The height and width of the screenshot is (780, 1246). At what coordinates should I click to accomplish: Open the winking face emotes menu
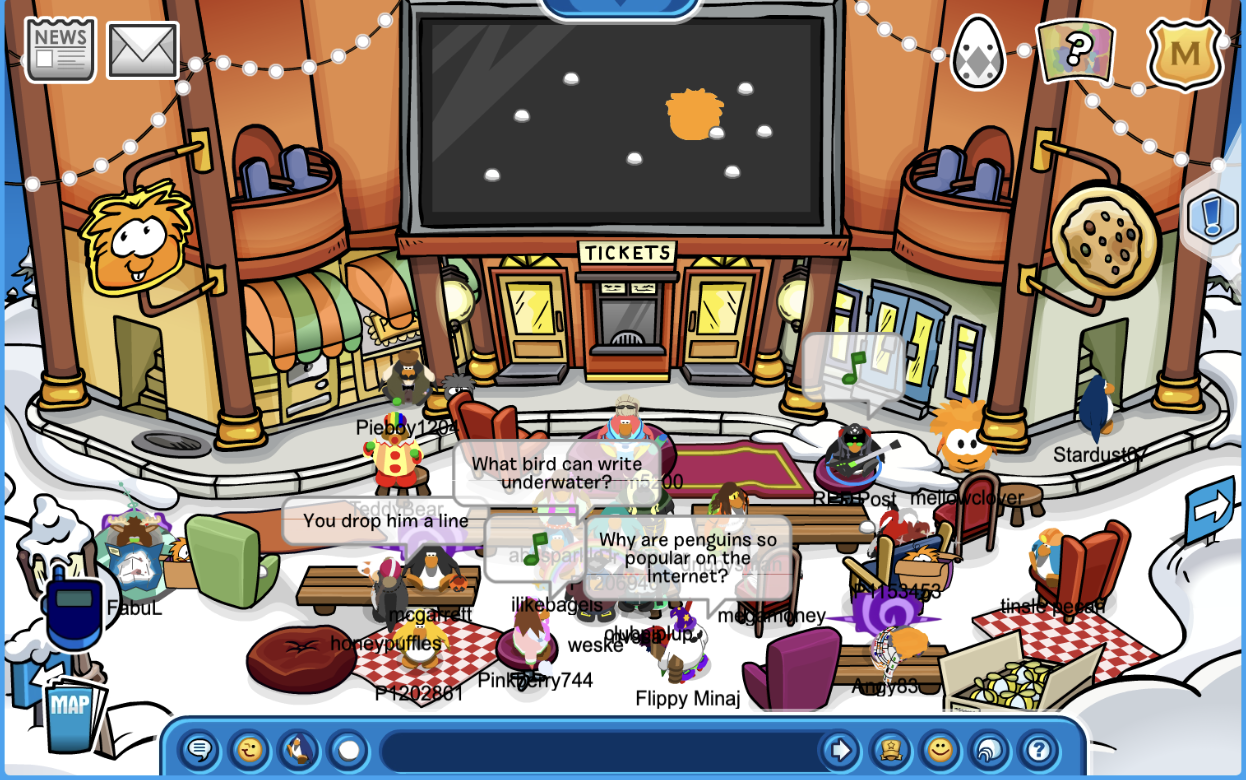[248, 749]
